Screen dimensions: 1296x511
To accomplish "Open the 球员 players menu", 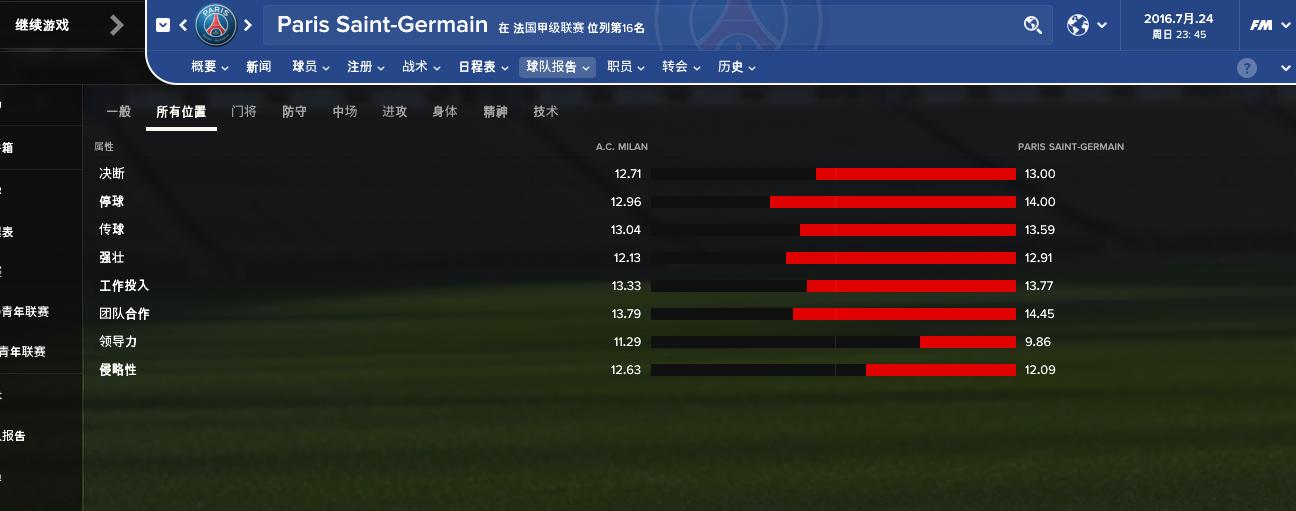I will 310,67.
